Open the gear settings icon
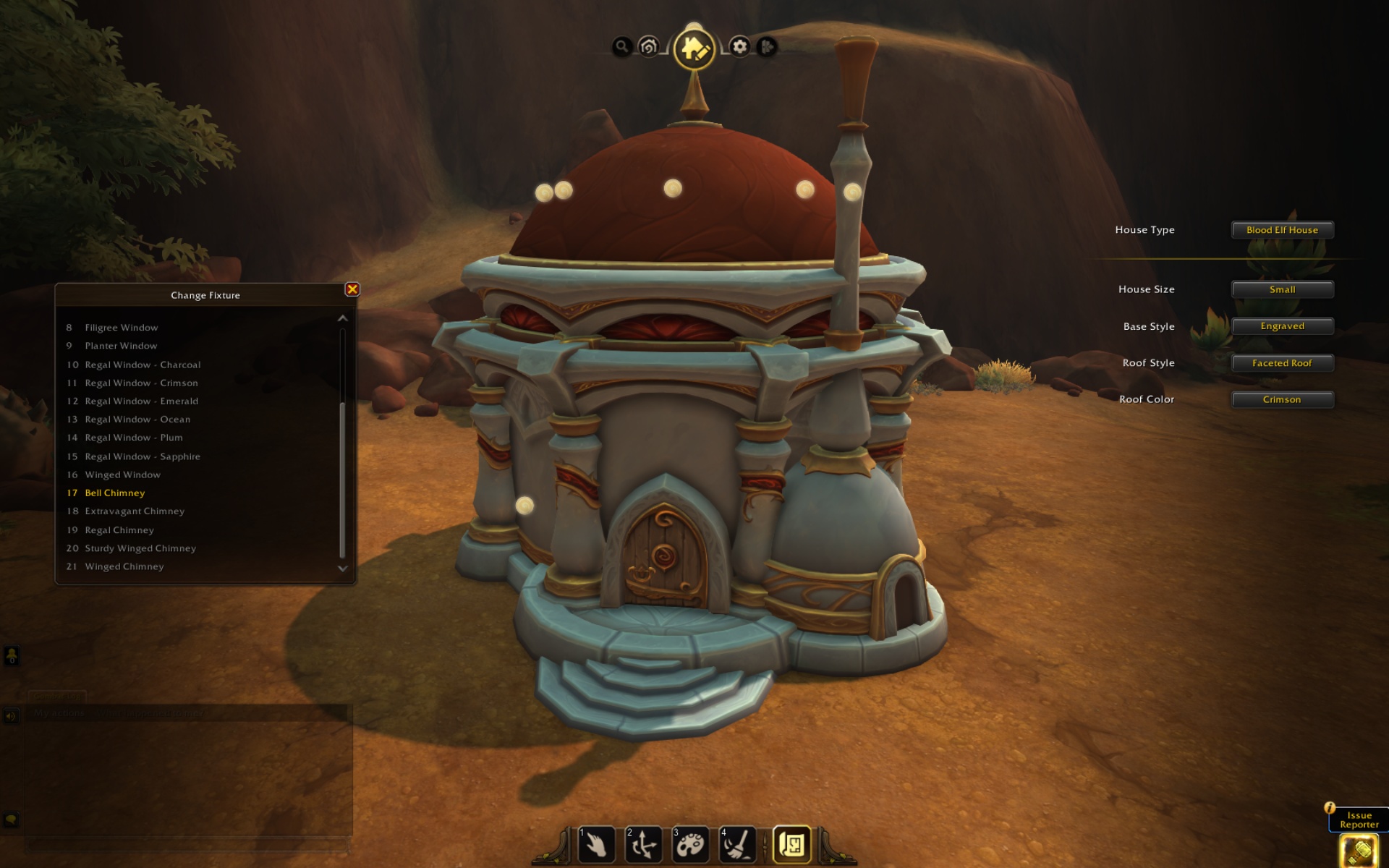Image resolution: width=1389 pixels, height=868 pixels. pos(739,47)
